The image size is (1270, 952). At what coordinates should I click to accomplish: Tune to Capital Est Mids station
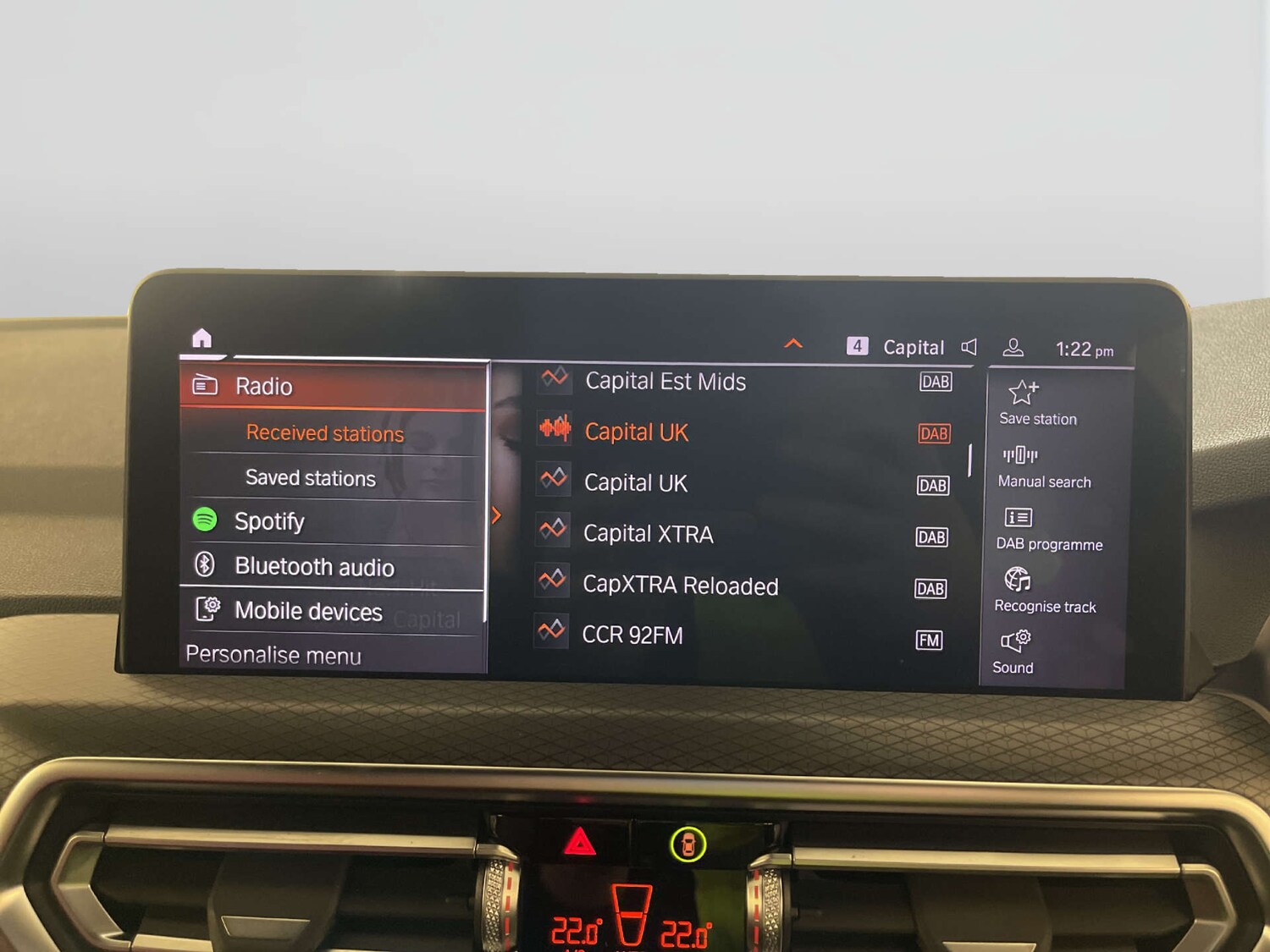click(665, 382)
